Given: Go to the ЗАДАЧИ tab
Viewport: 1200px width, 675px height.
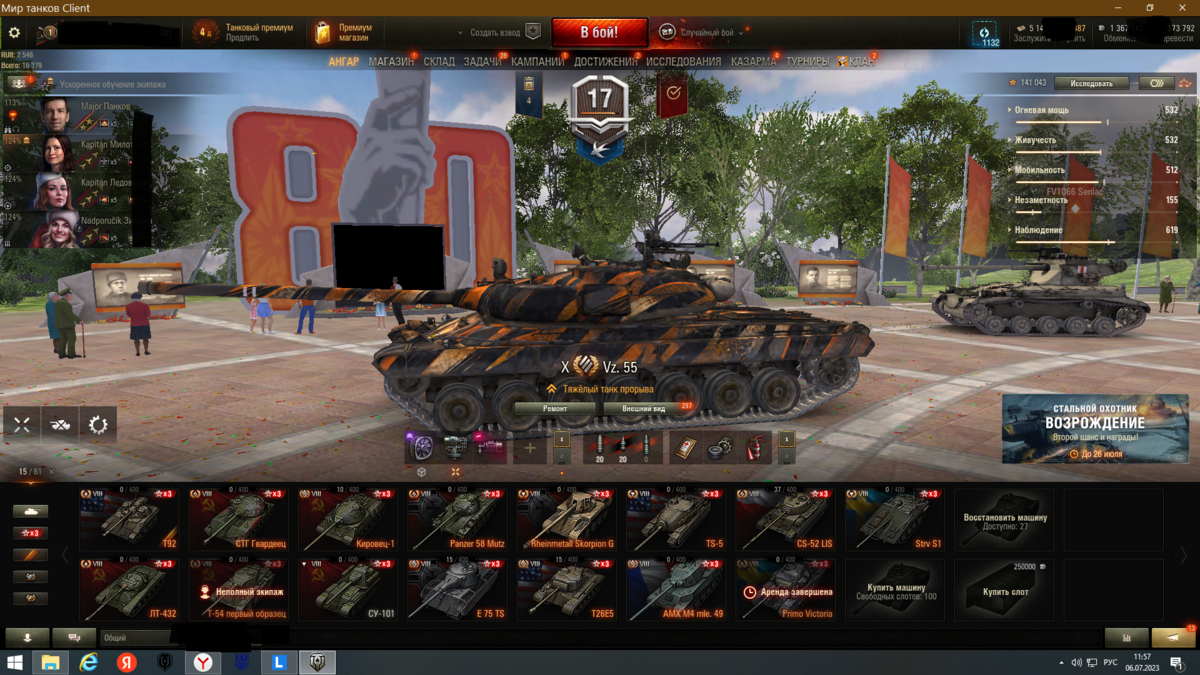Looking at the screenshot, I should tap(483, 62).
